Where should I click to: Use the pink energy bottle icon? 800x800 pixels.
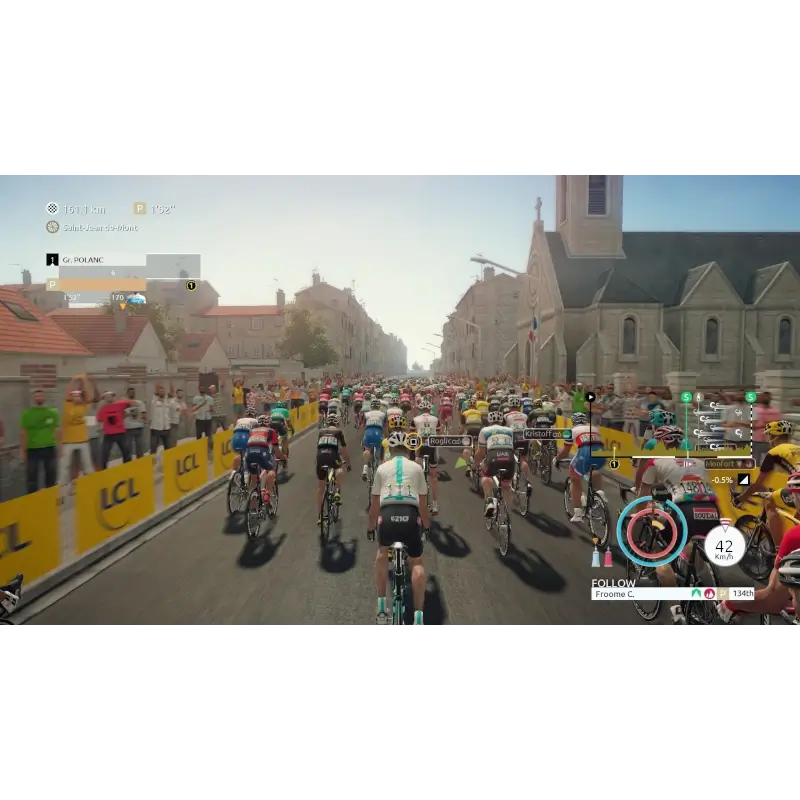click(608, 558)
